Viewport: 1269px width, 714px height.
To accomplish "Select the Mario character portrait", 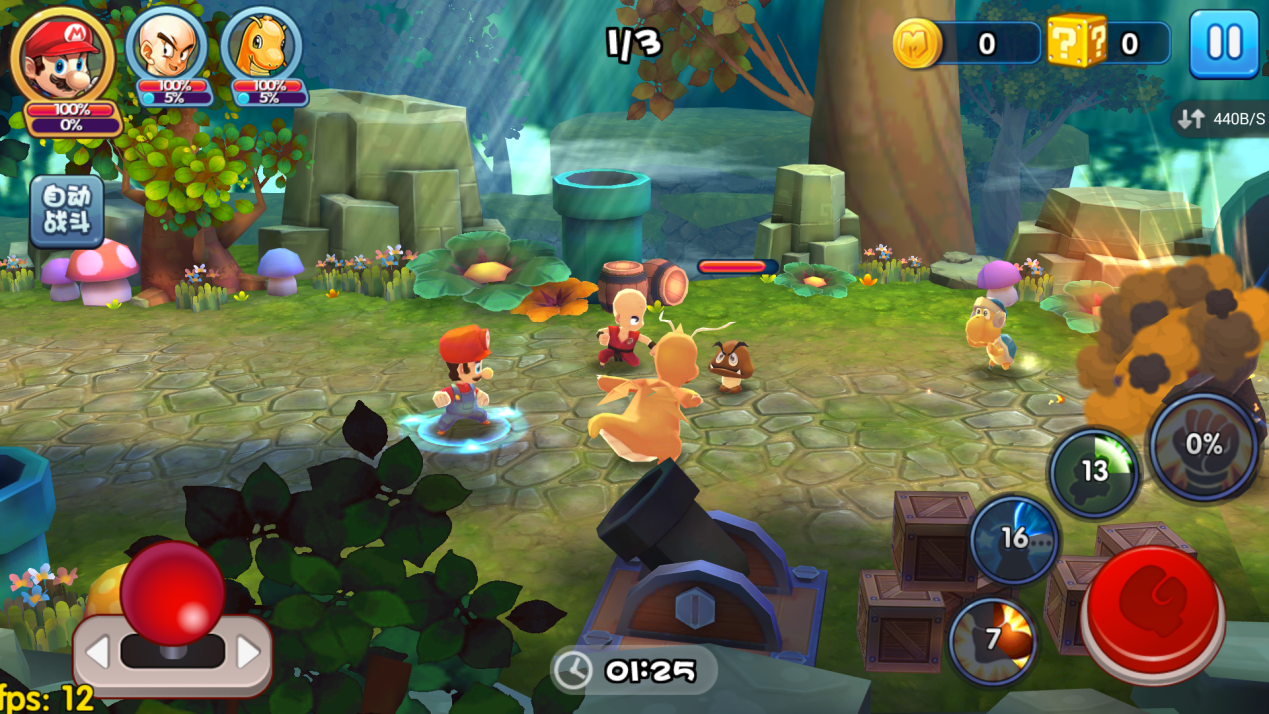I will coord(62,54).
